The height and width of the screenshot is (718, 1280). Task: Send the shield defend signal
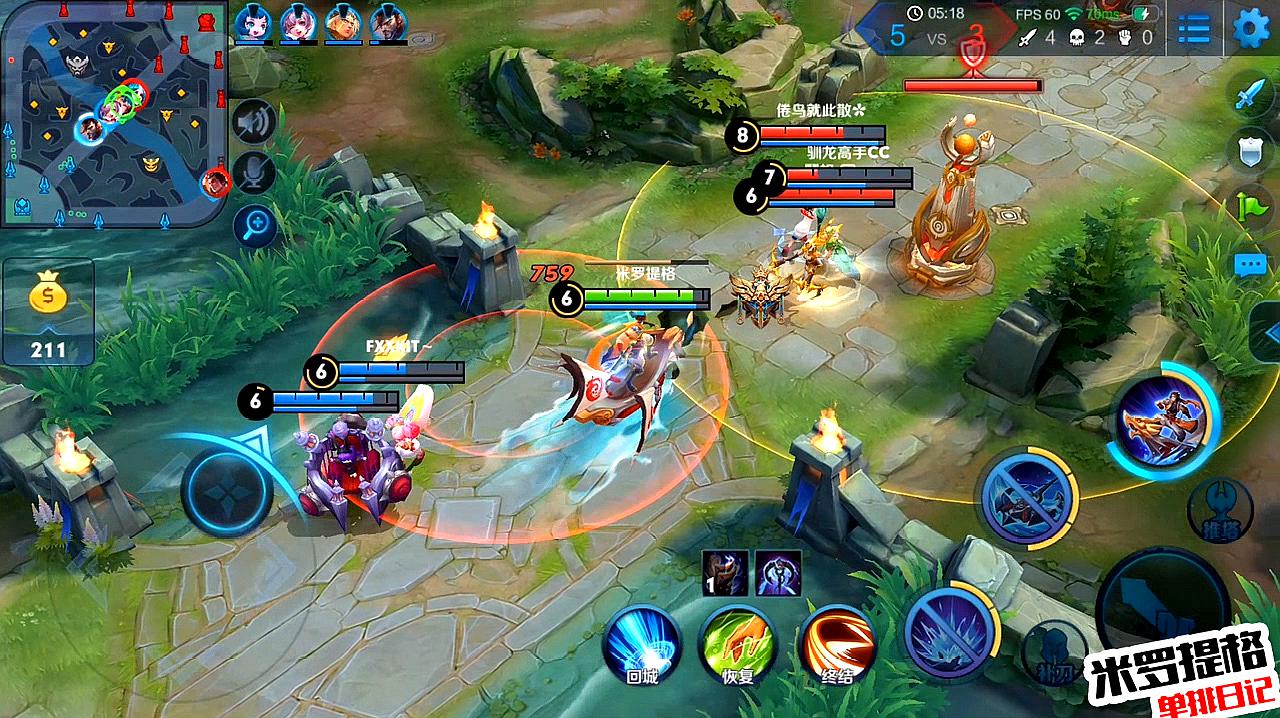(1250, 150)
